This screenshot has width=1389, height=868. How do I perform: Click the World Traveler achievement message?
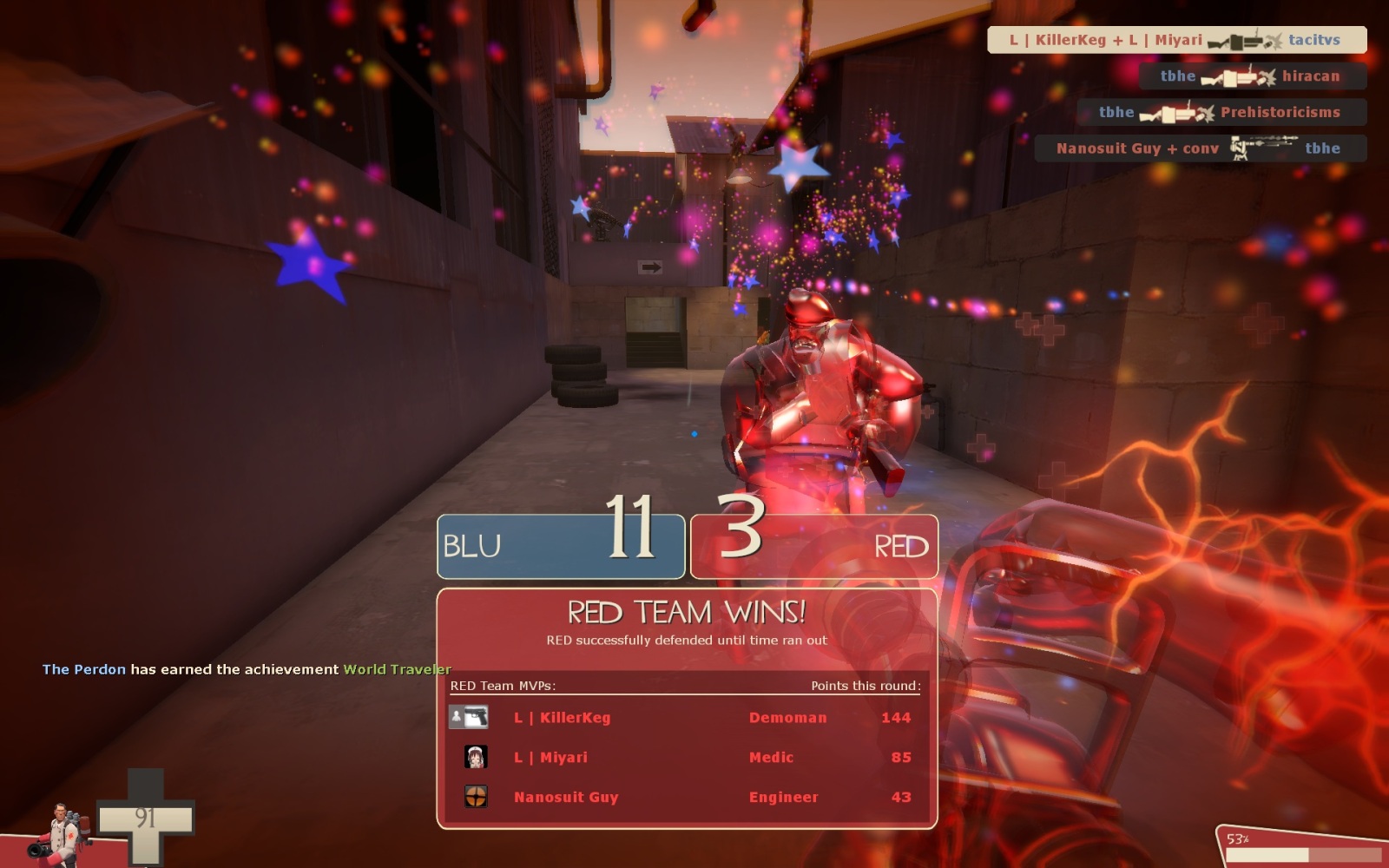(x=247, y=669)
